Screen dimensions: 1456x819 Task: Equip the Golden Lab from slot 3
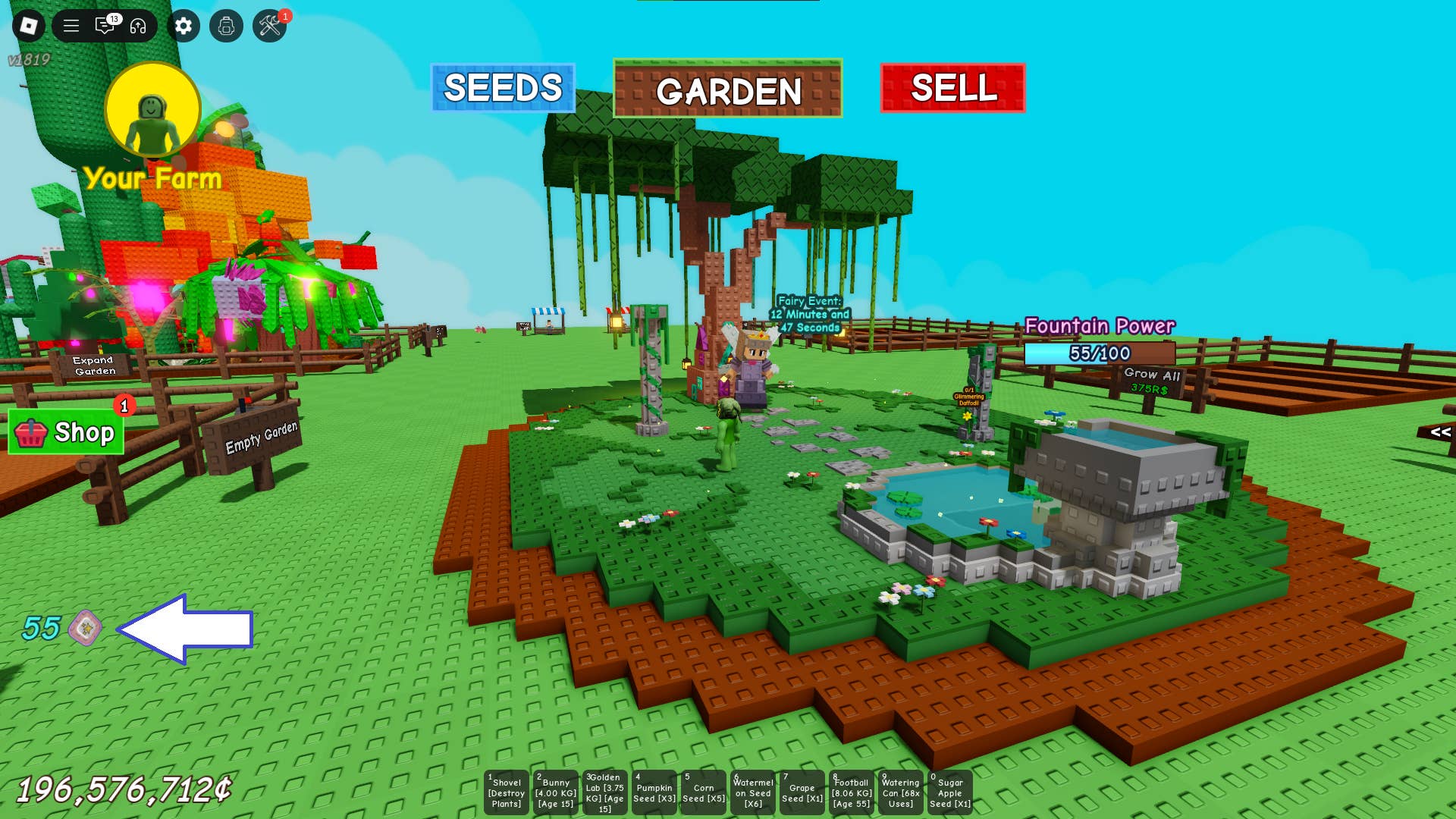[604, 791]
